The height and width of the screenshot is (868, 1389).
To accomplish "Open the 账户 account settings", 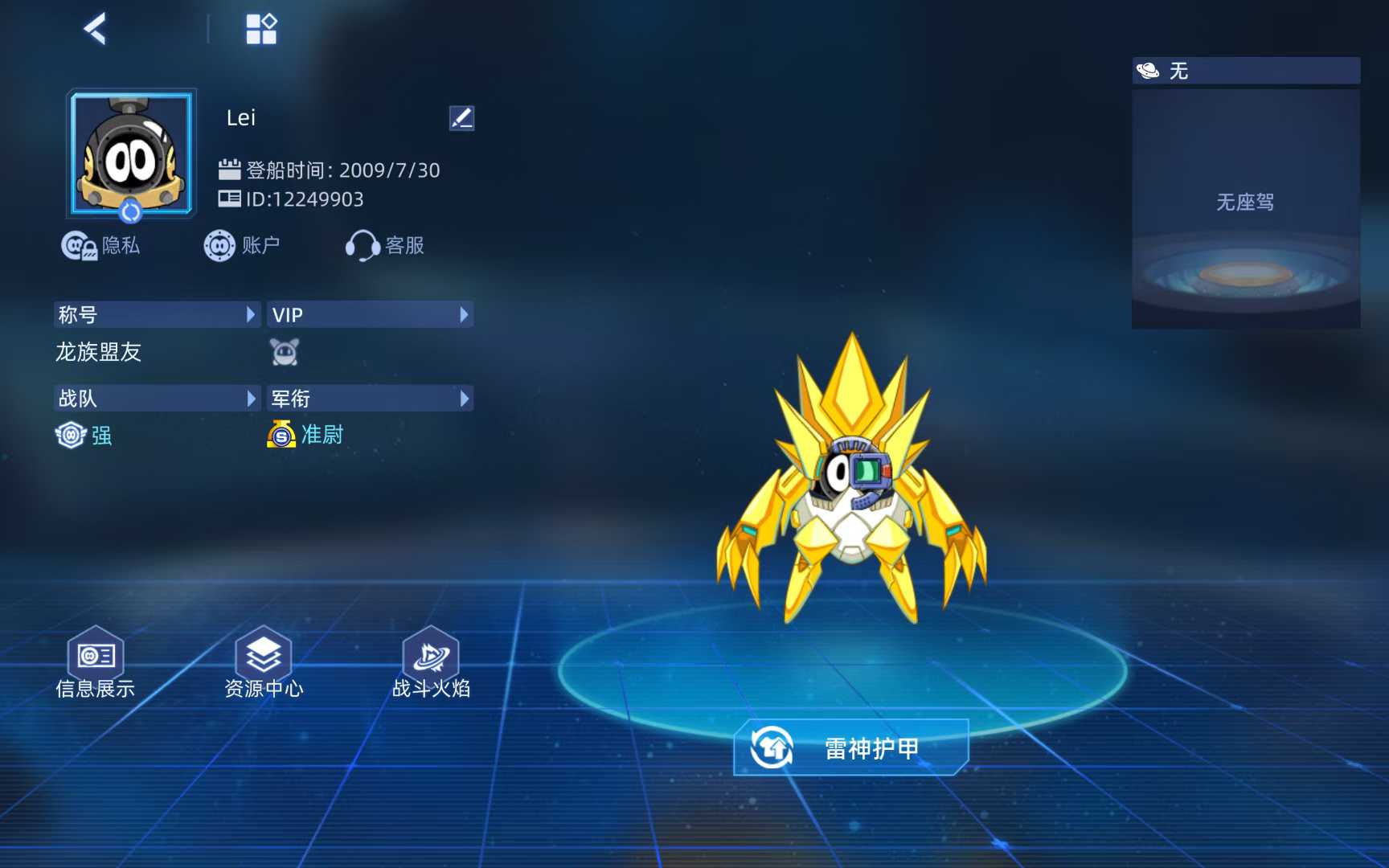I will coord(242,245).
